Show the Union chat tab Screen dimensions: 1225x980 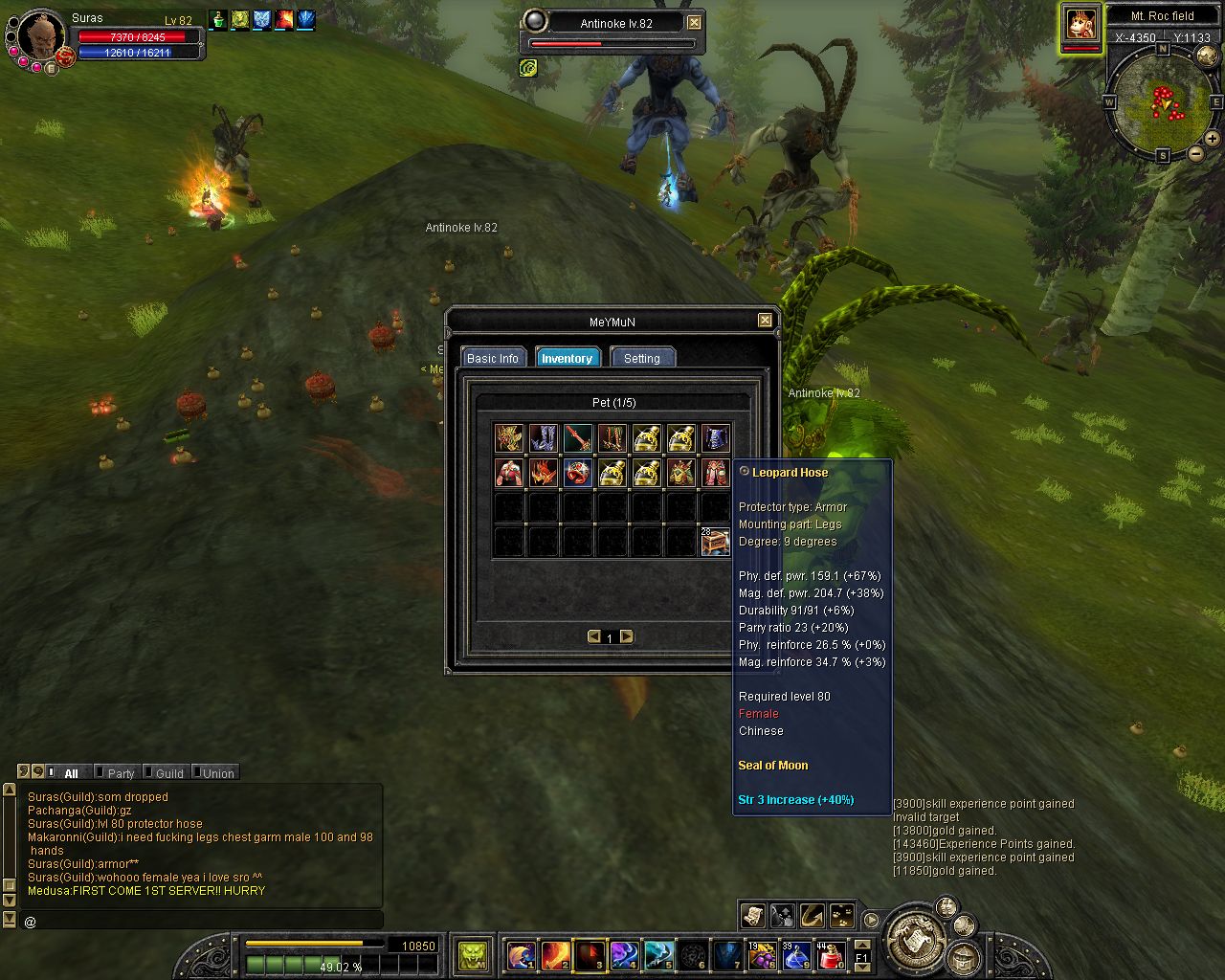(218, 773)
